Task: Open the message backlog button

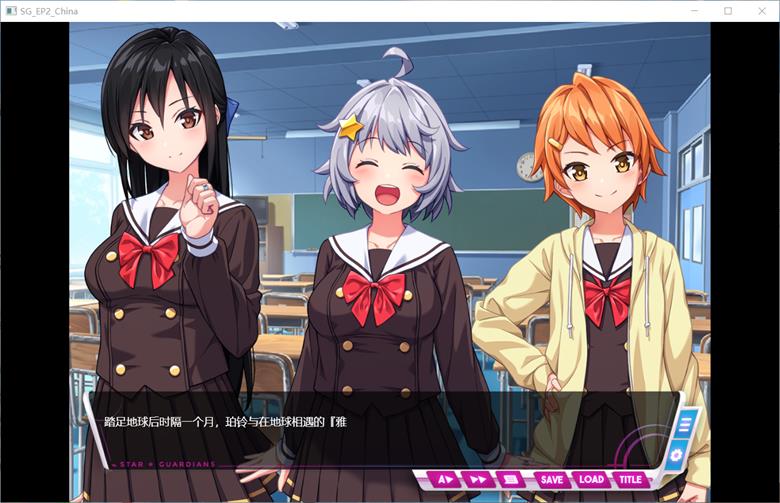Action: tap(510, 480)
